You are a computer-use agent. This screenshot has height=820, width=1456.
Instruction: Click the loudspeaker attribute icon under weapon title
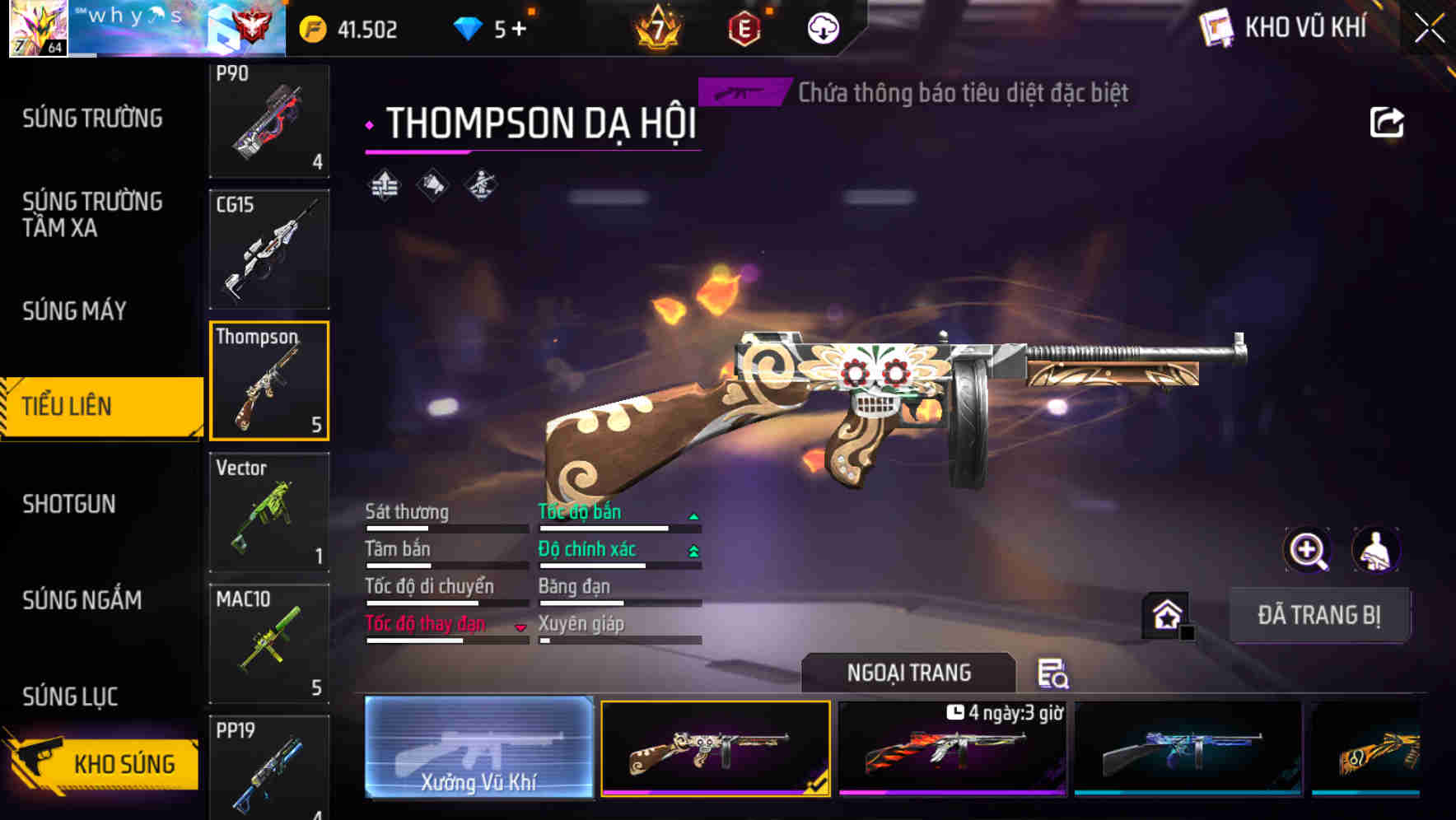[x=432, y=184]
